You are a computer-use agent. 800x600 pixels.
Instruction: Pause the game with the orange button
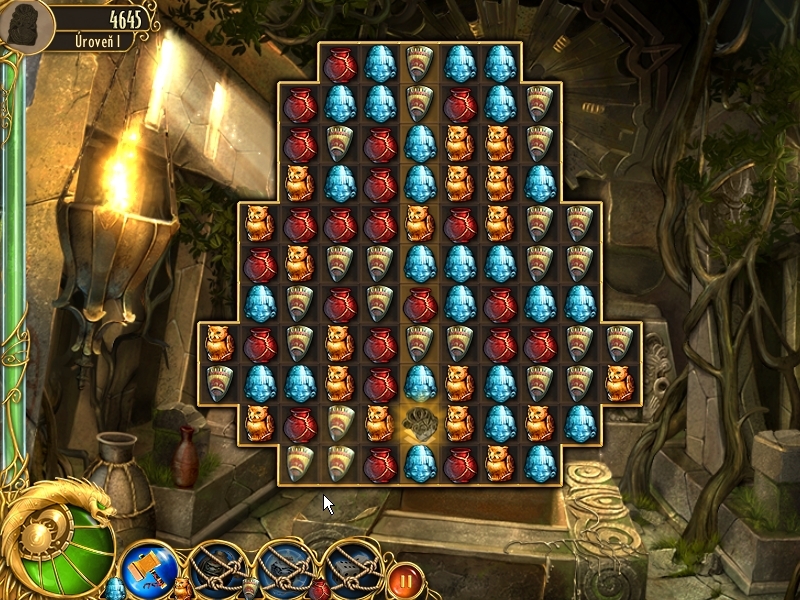coord(405,578)
